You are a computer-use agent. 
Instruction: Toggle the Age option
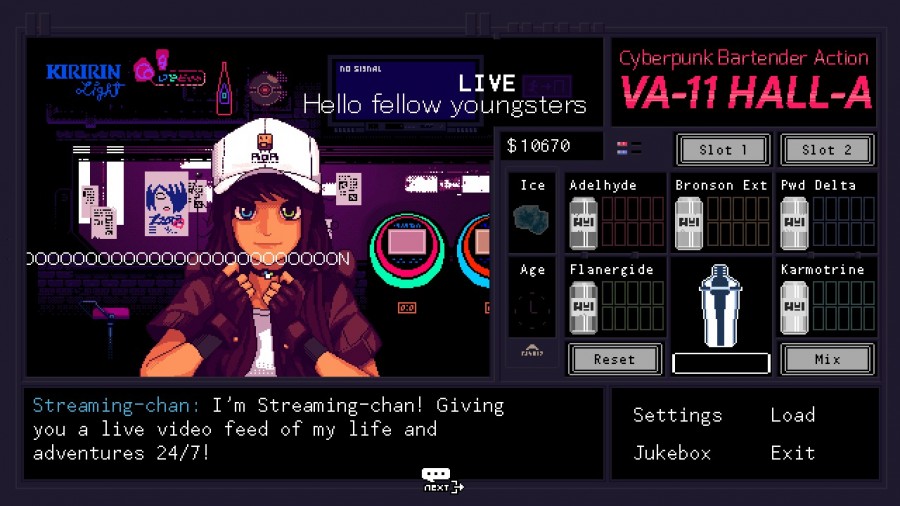tap(532, 310)
